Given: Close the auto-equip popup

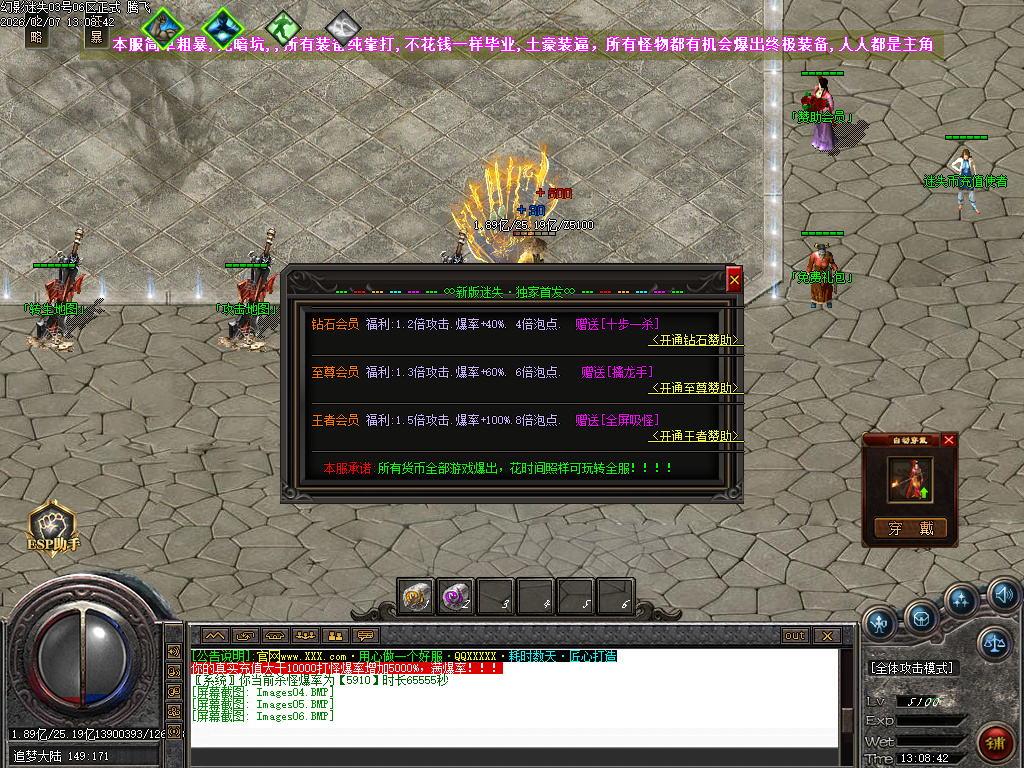Looking at the screenshot, I should tap(949, 440).
